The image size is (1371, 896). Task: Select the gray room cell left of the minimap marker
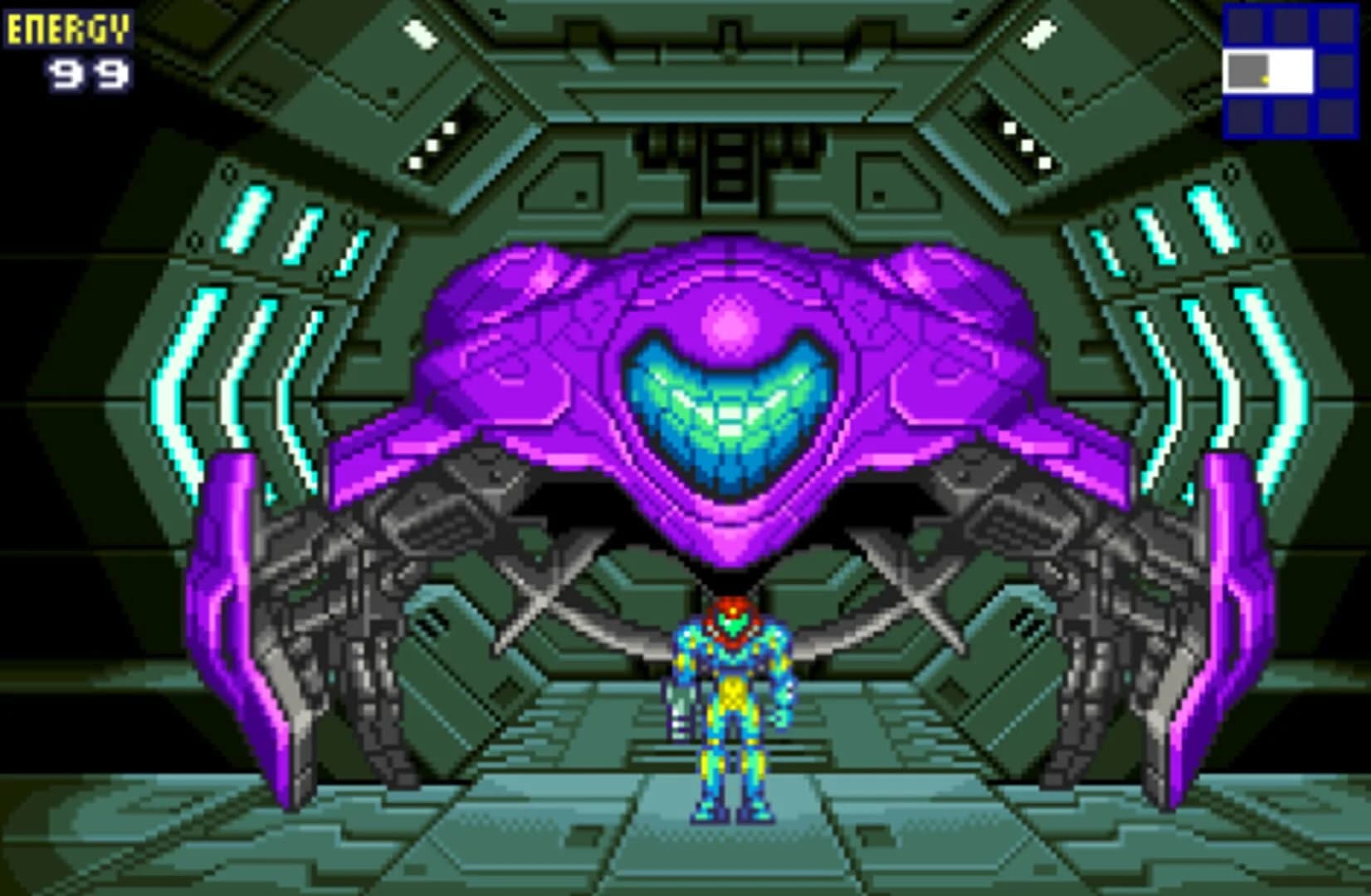[1248, 71]
